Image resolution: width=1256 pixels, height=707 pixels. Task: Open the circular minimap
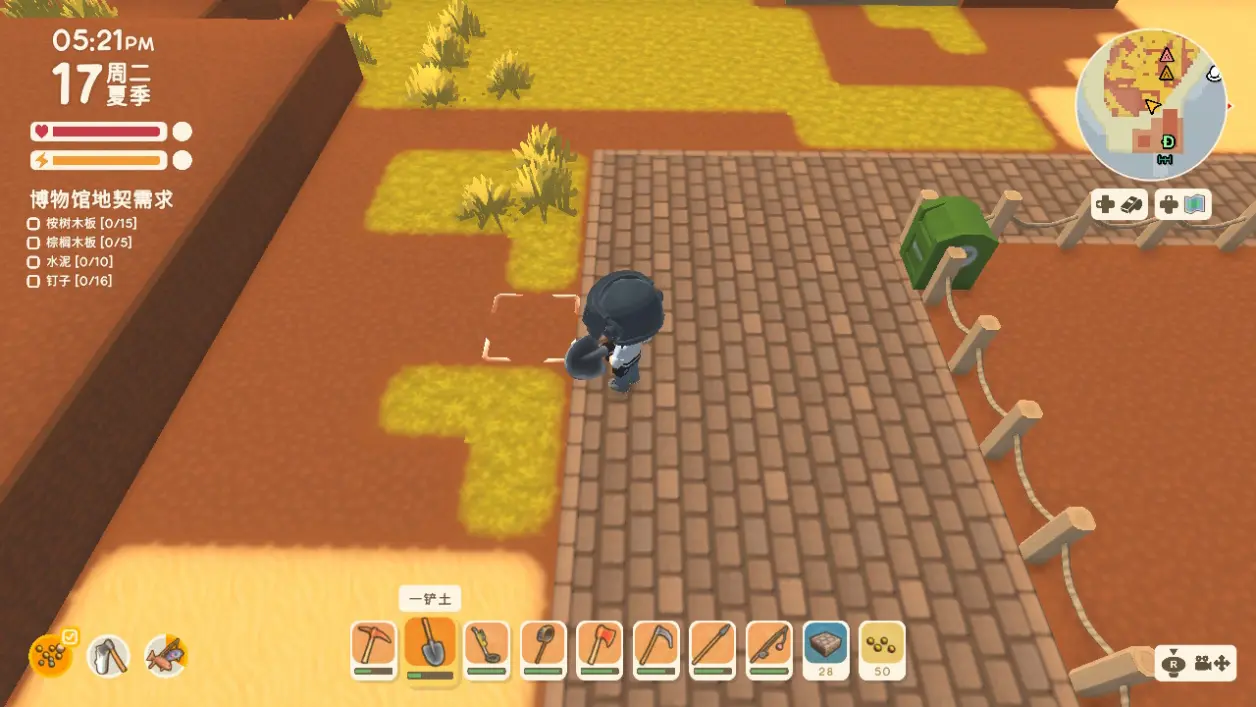(1150, 104)
